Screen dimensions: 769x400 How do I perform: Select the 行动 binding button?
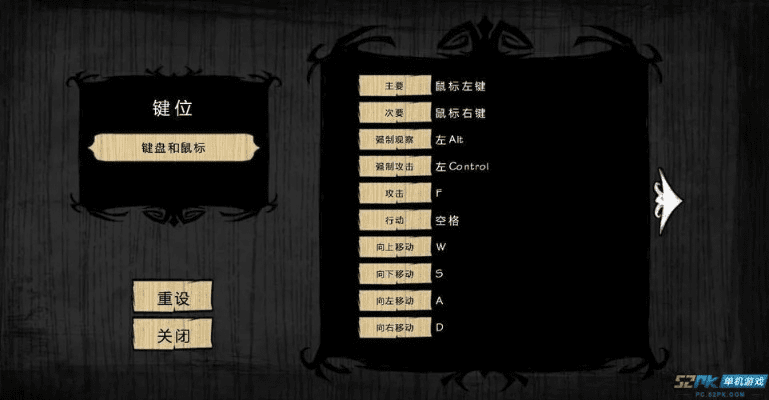394,220
